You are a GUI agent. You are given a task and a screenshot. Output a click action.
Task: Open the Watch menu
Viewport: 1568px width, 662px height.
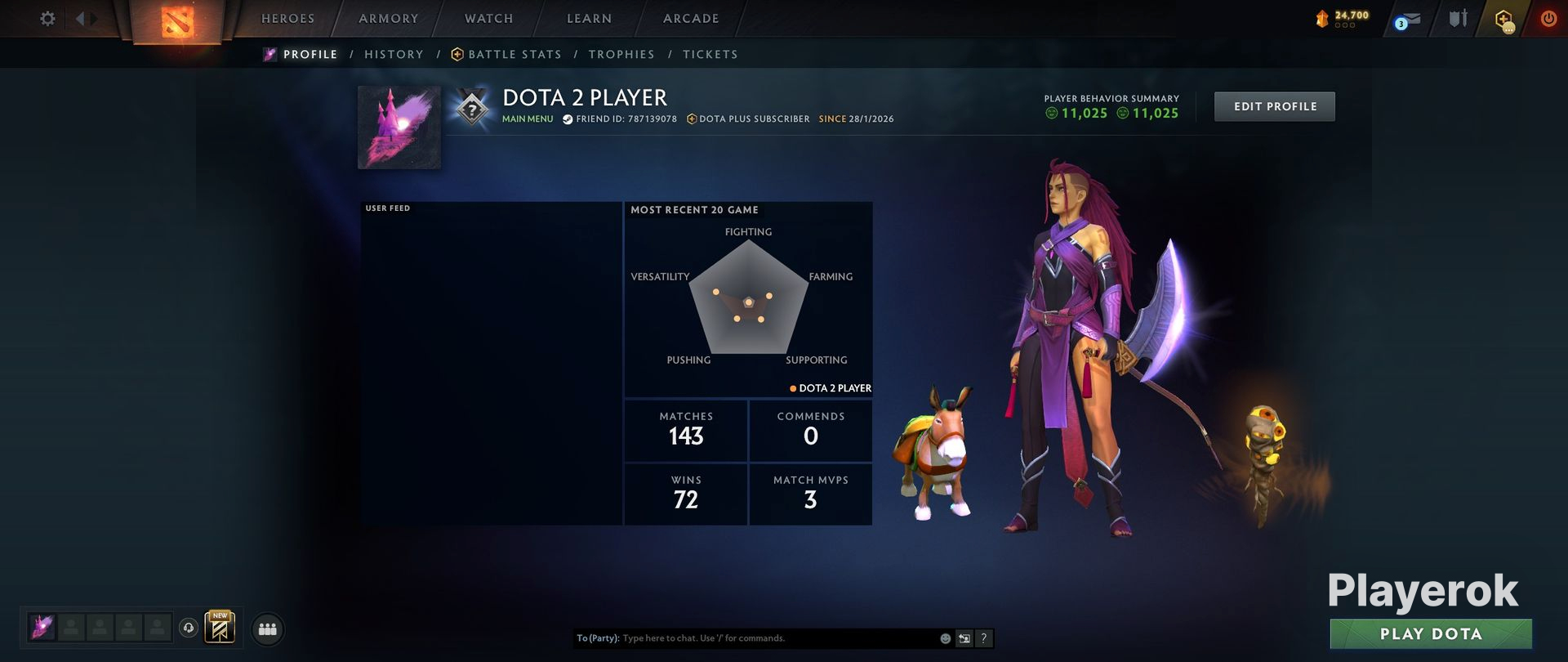coord(488,19)
